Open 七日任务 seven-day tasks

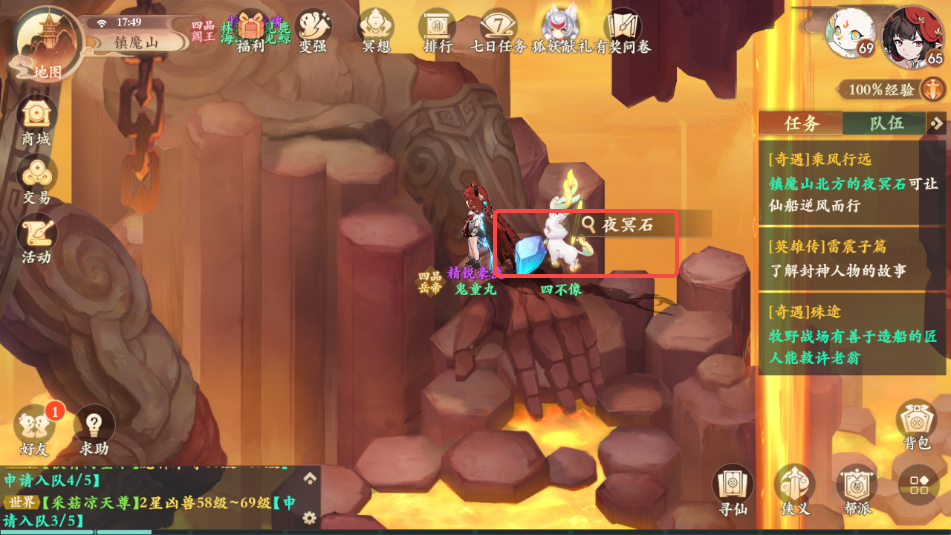[498, 32]
